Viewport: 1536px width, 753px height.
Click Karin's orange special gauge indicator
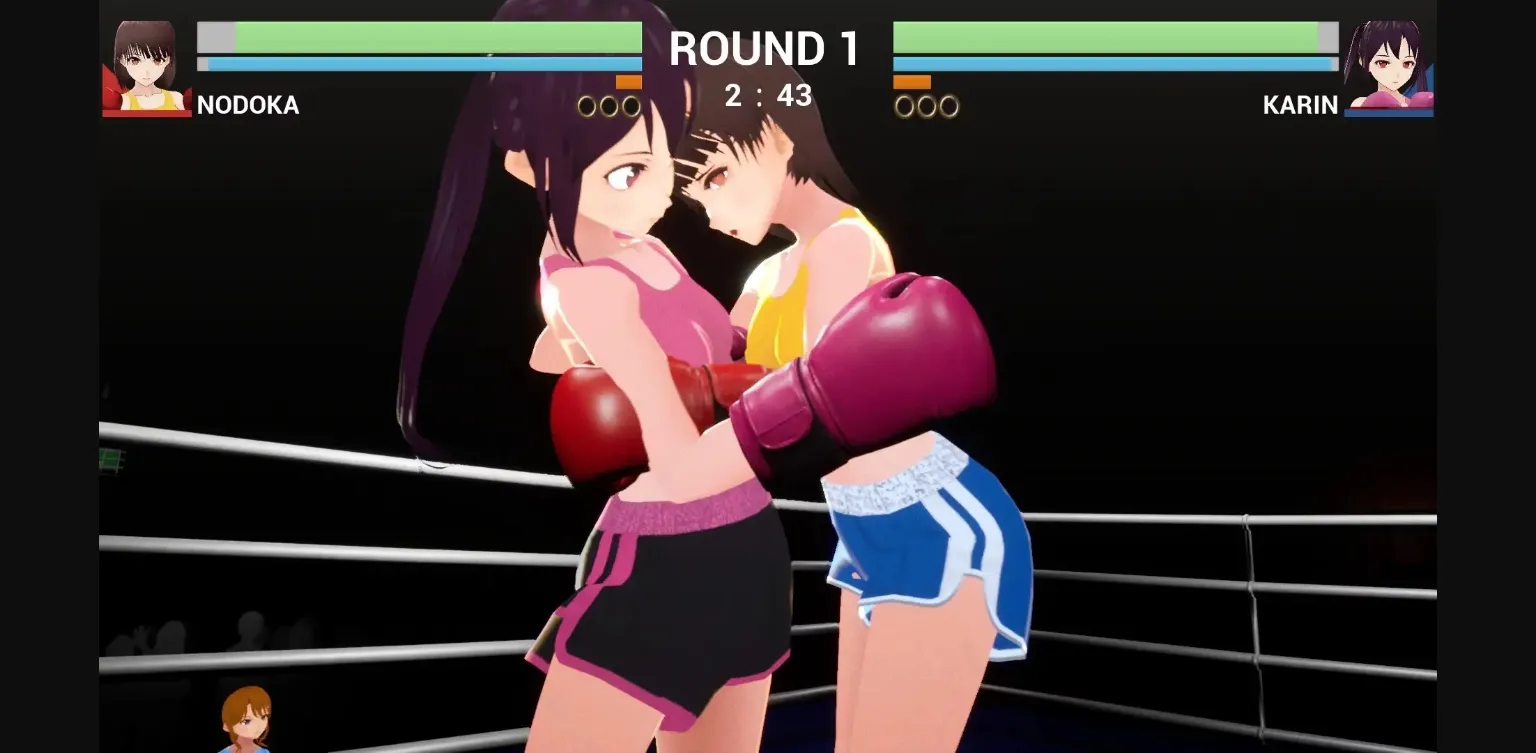tap(910, 82)
